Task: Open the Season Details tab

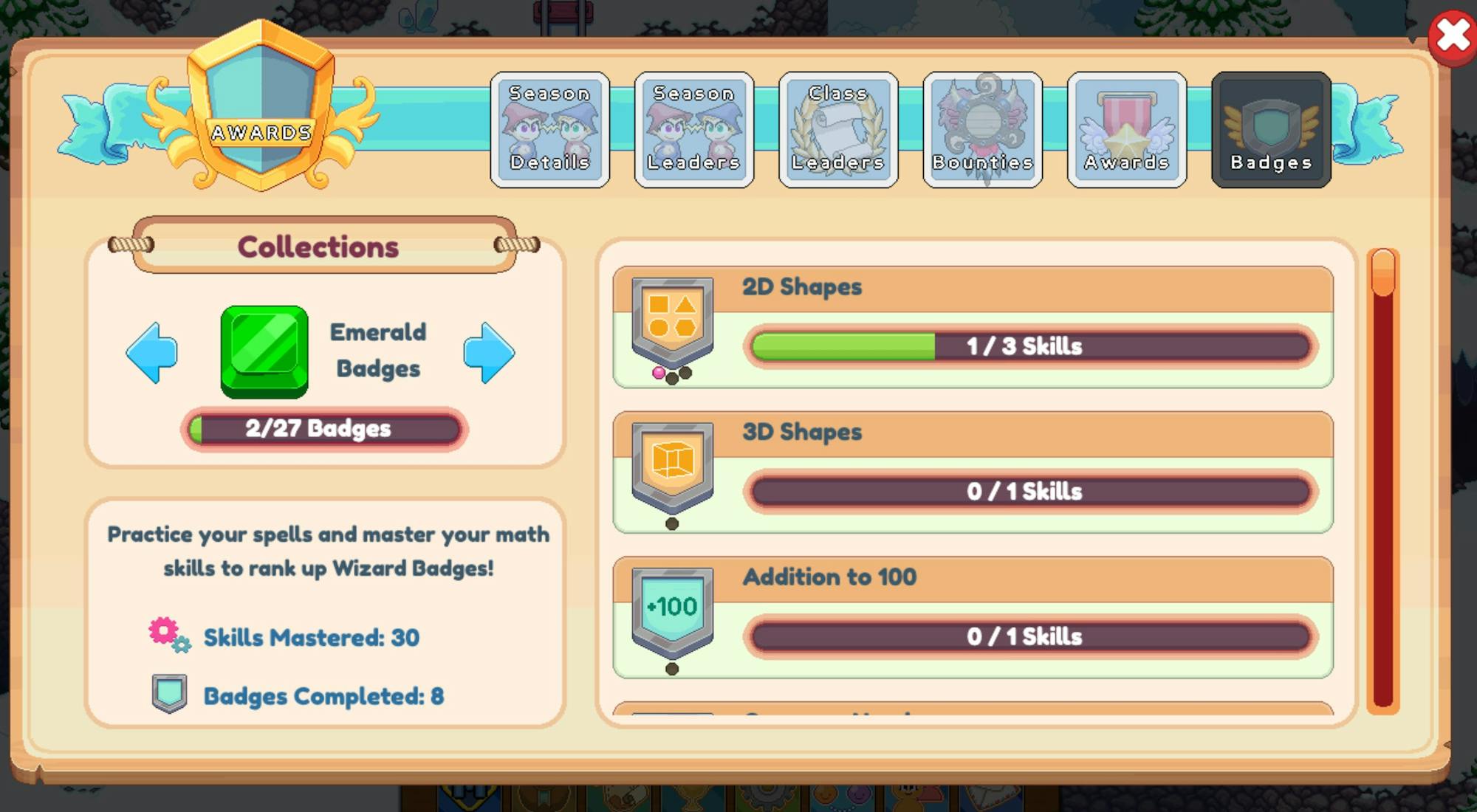Action: (x=549, y=129)
